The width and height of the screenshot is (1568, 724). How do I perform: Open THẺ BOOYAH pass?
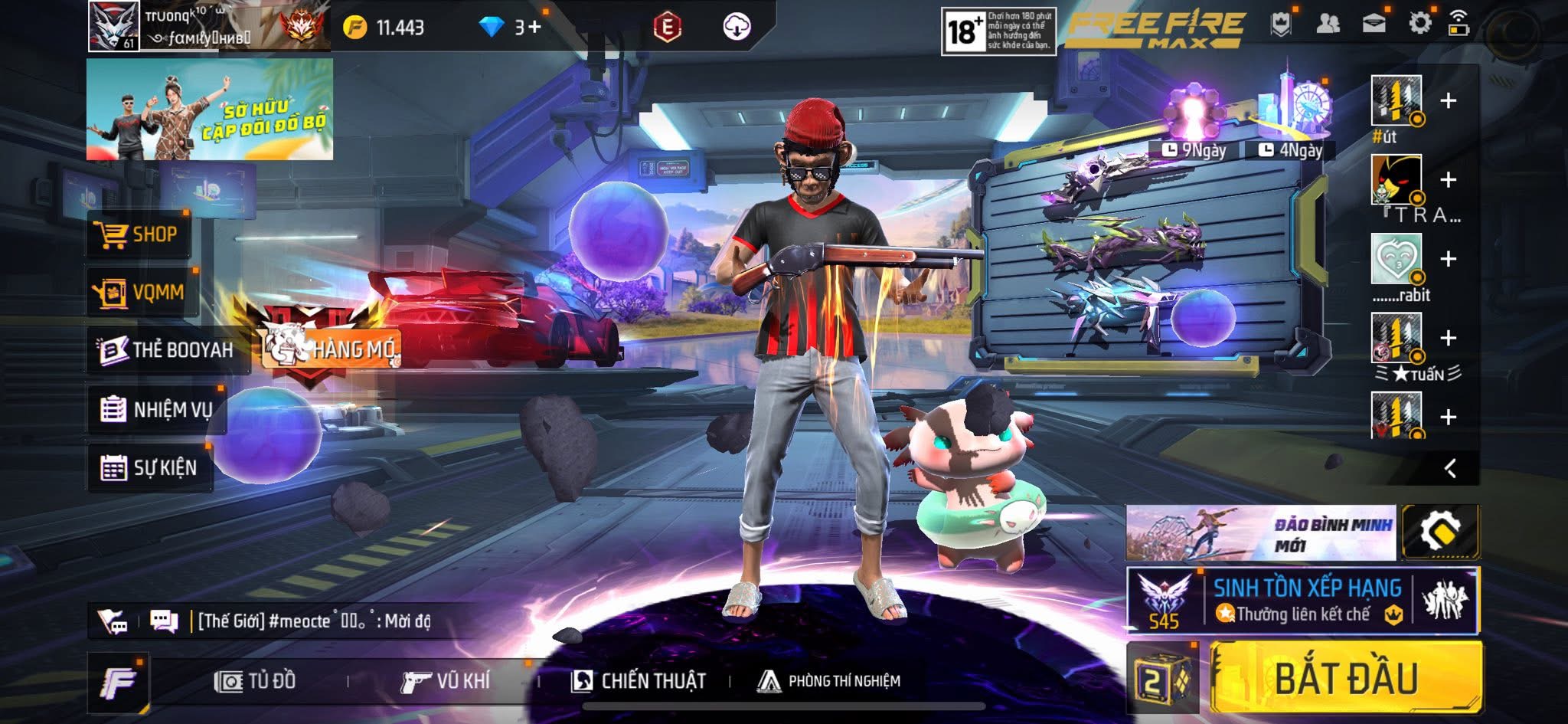click(166, 350)
